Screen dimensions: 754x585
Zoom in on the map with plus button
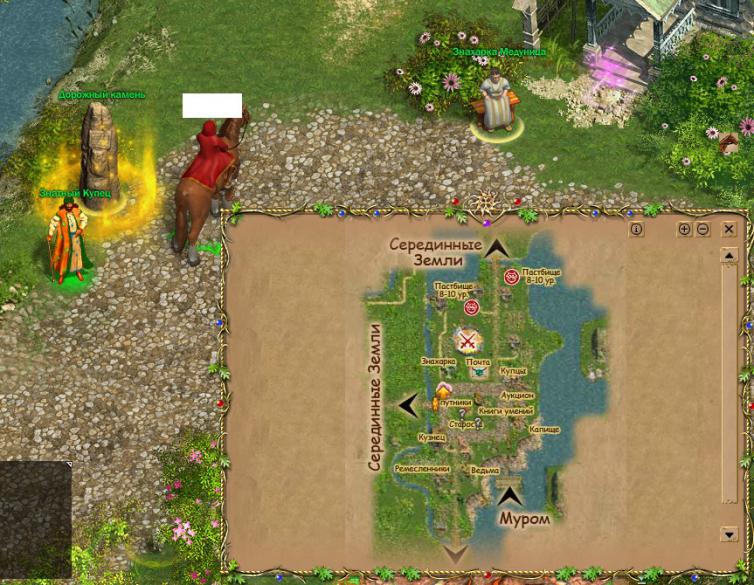[x=685, y=229]
